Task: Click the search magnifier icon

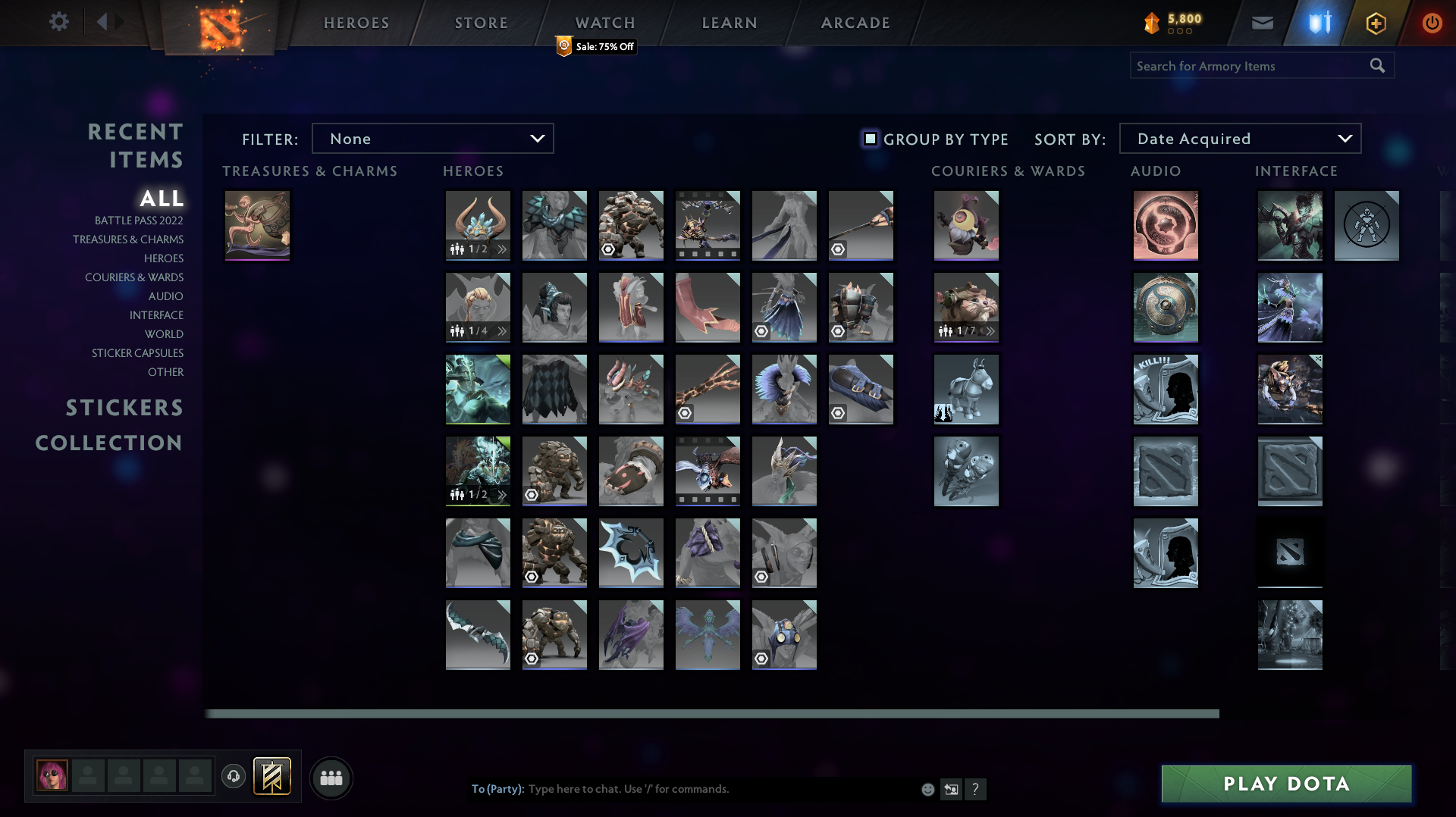Action: 1377,65
